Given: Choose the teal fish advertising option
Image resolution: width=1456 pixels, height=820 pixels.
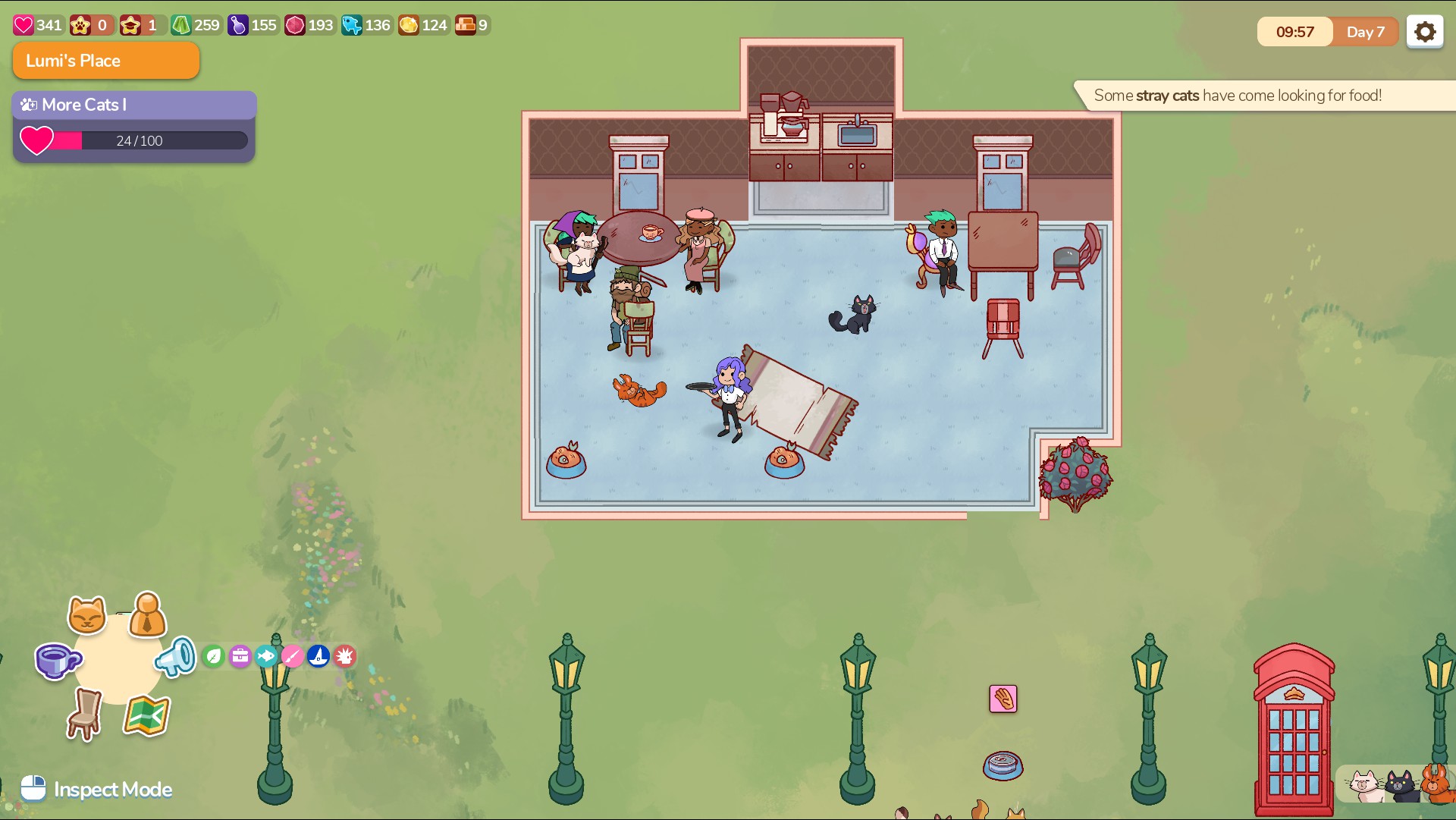Looking at the screenshot, I should (266, 656).
